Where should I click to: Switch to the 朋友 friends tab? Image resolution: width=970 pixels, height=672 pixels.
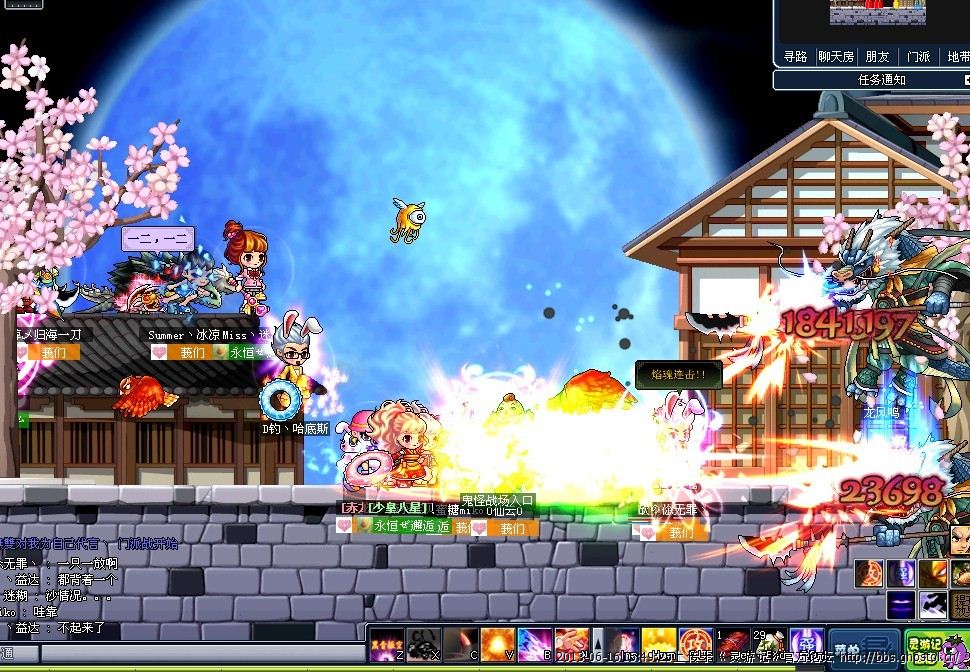877,57
